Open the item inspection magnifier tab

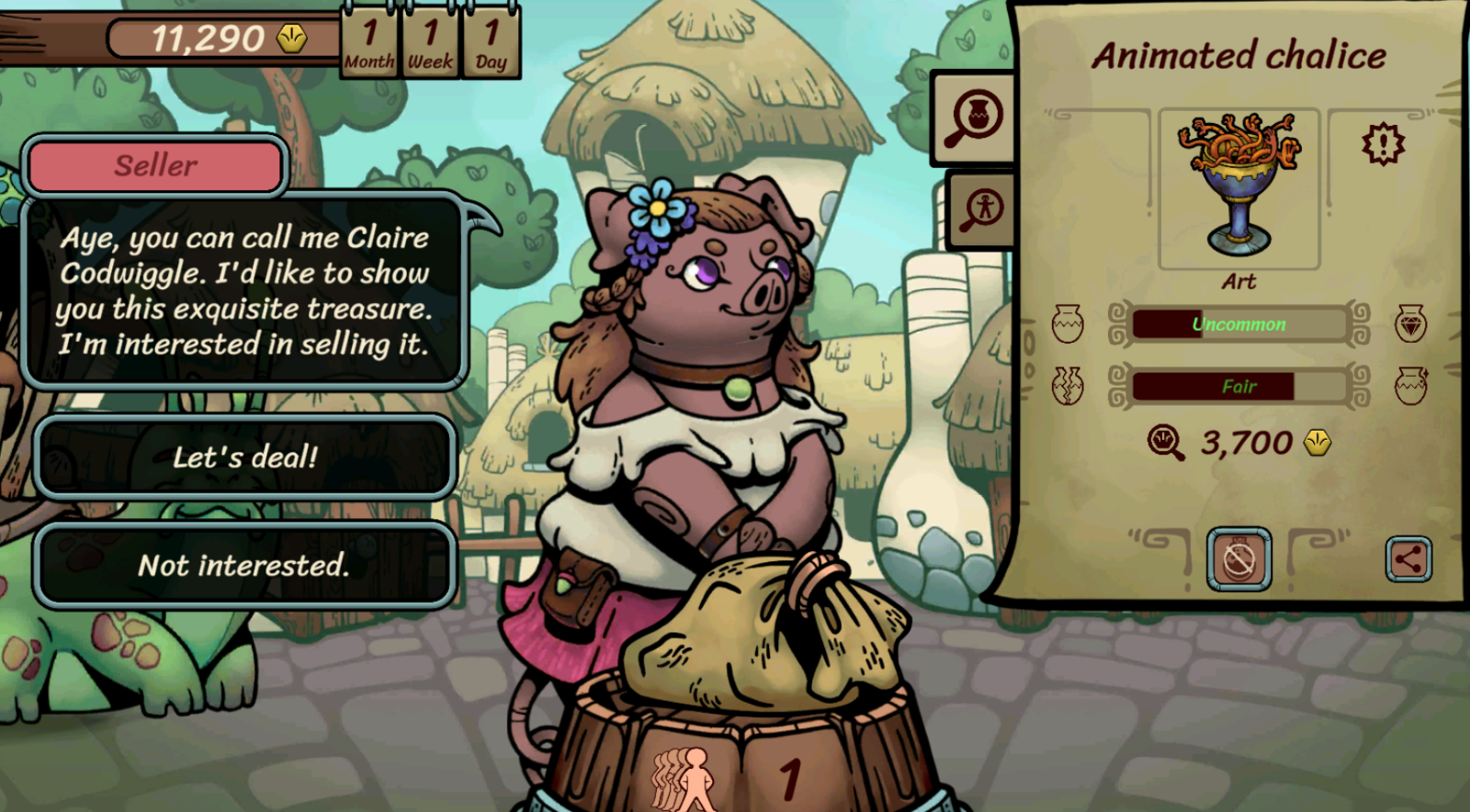975,118
